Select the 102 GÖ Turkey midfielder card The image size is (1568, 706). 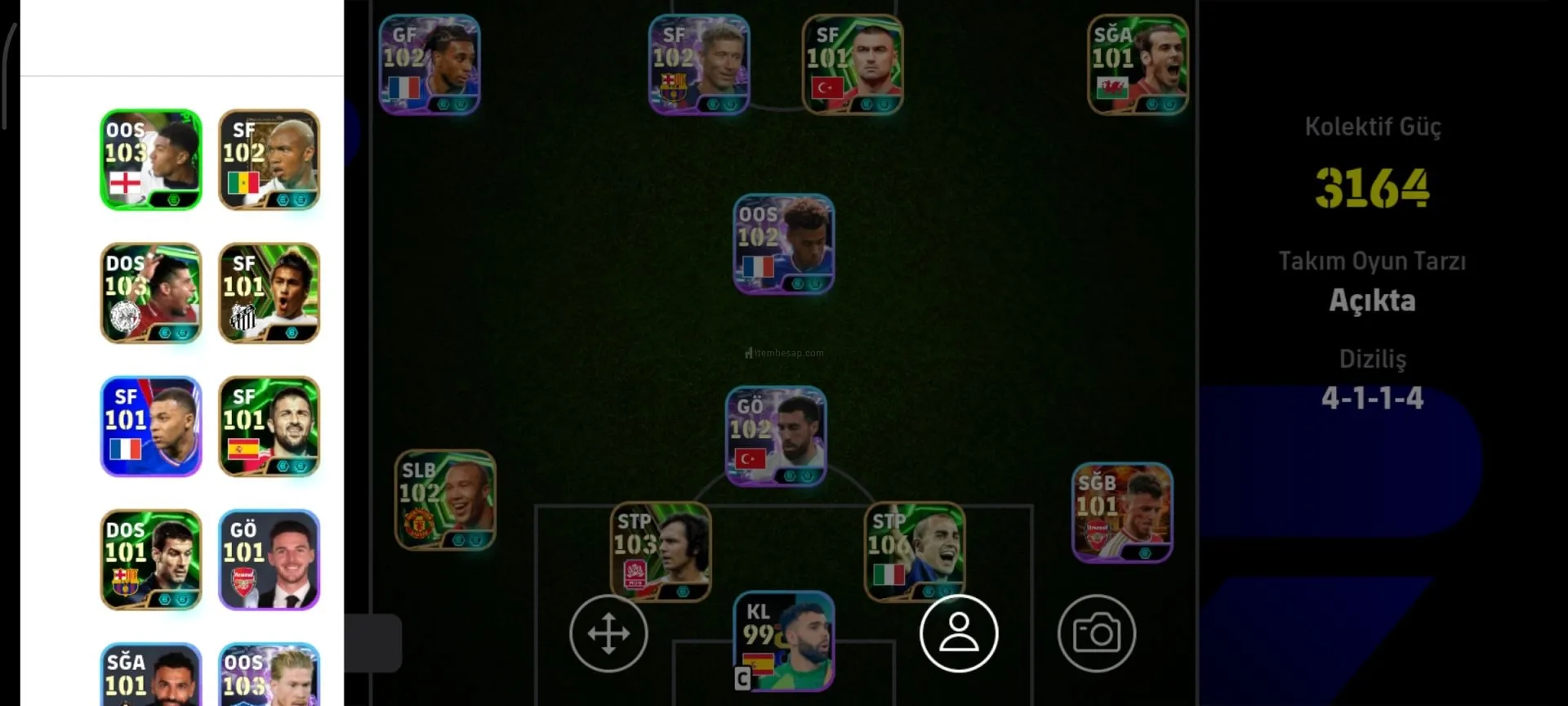coord(776,436)
